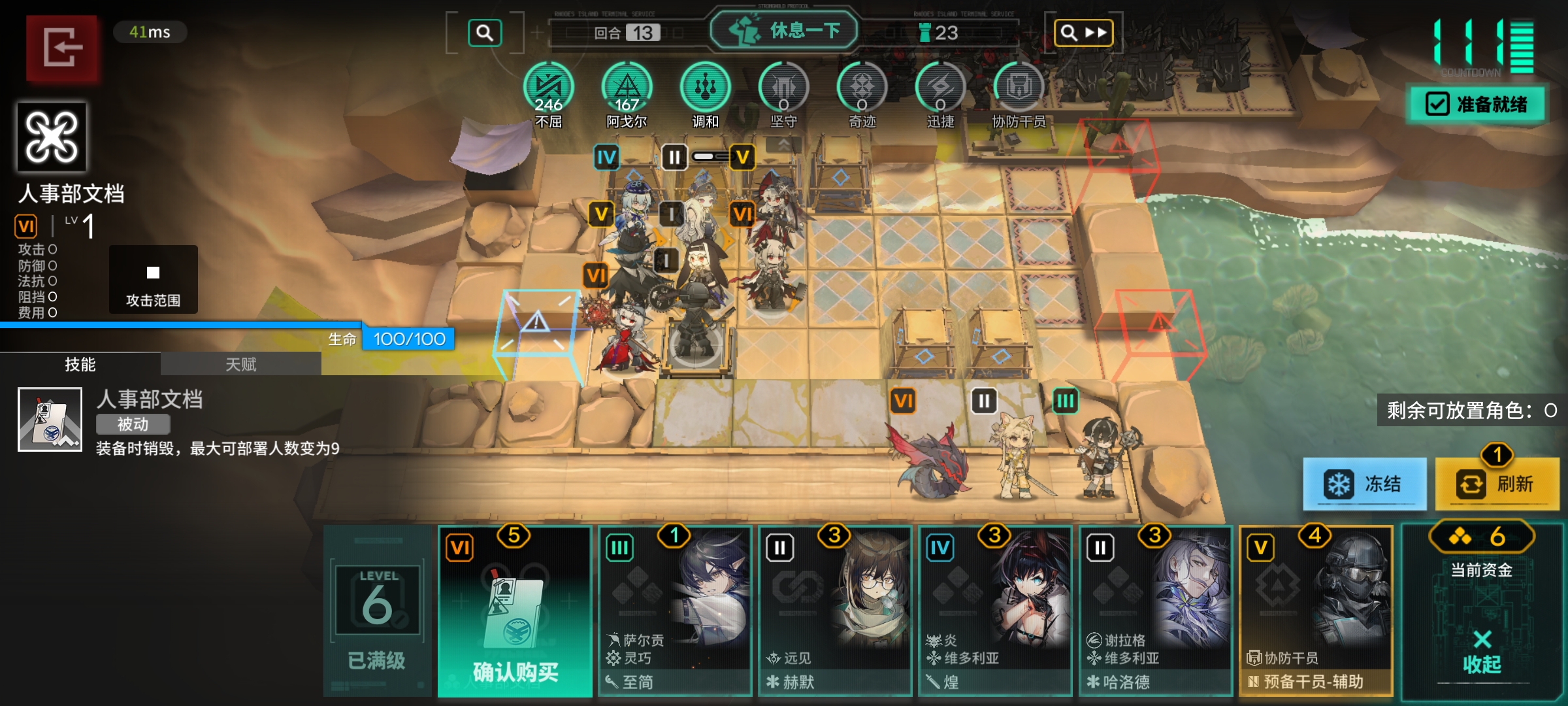
Task: Collapse the shop panel with 收起
Action: 1482,654
